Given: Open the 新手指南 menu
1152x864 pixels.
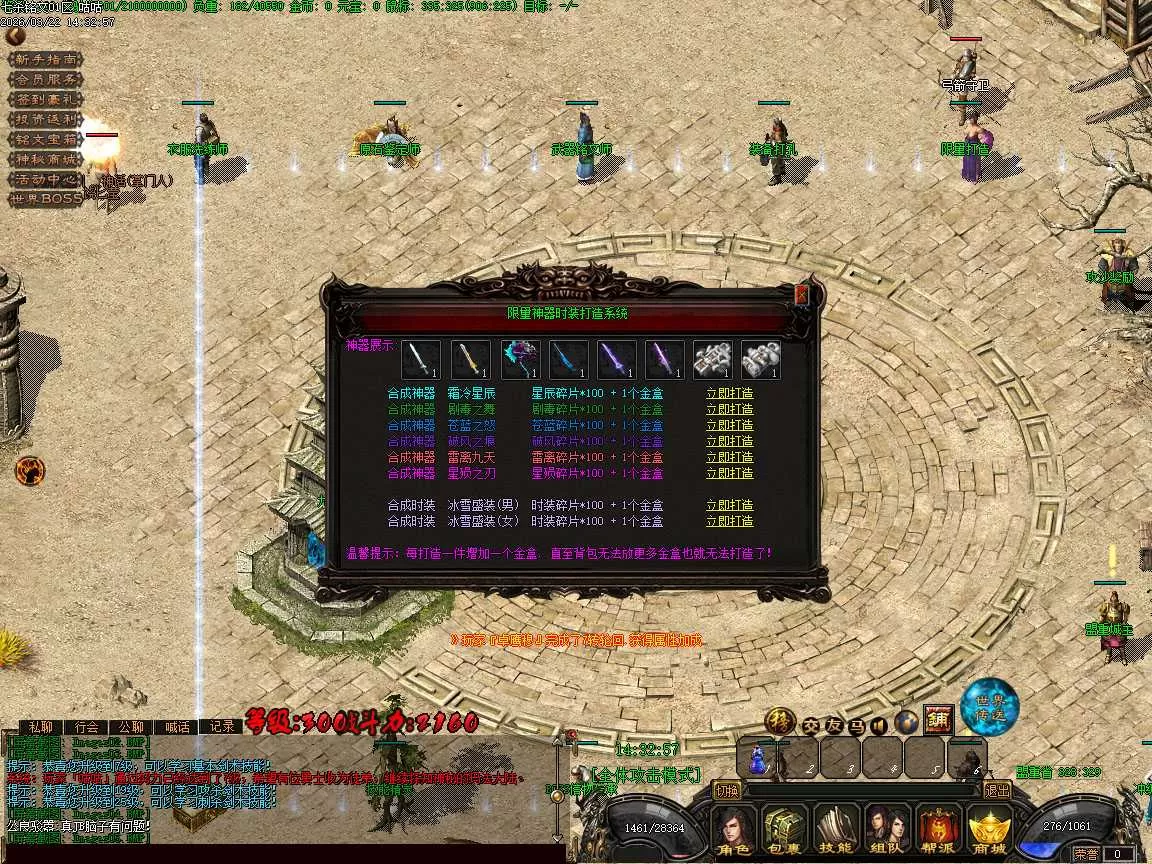Looking at the screenshot, I should (x=45, y=60).
